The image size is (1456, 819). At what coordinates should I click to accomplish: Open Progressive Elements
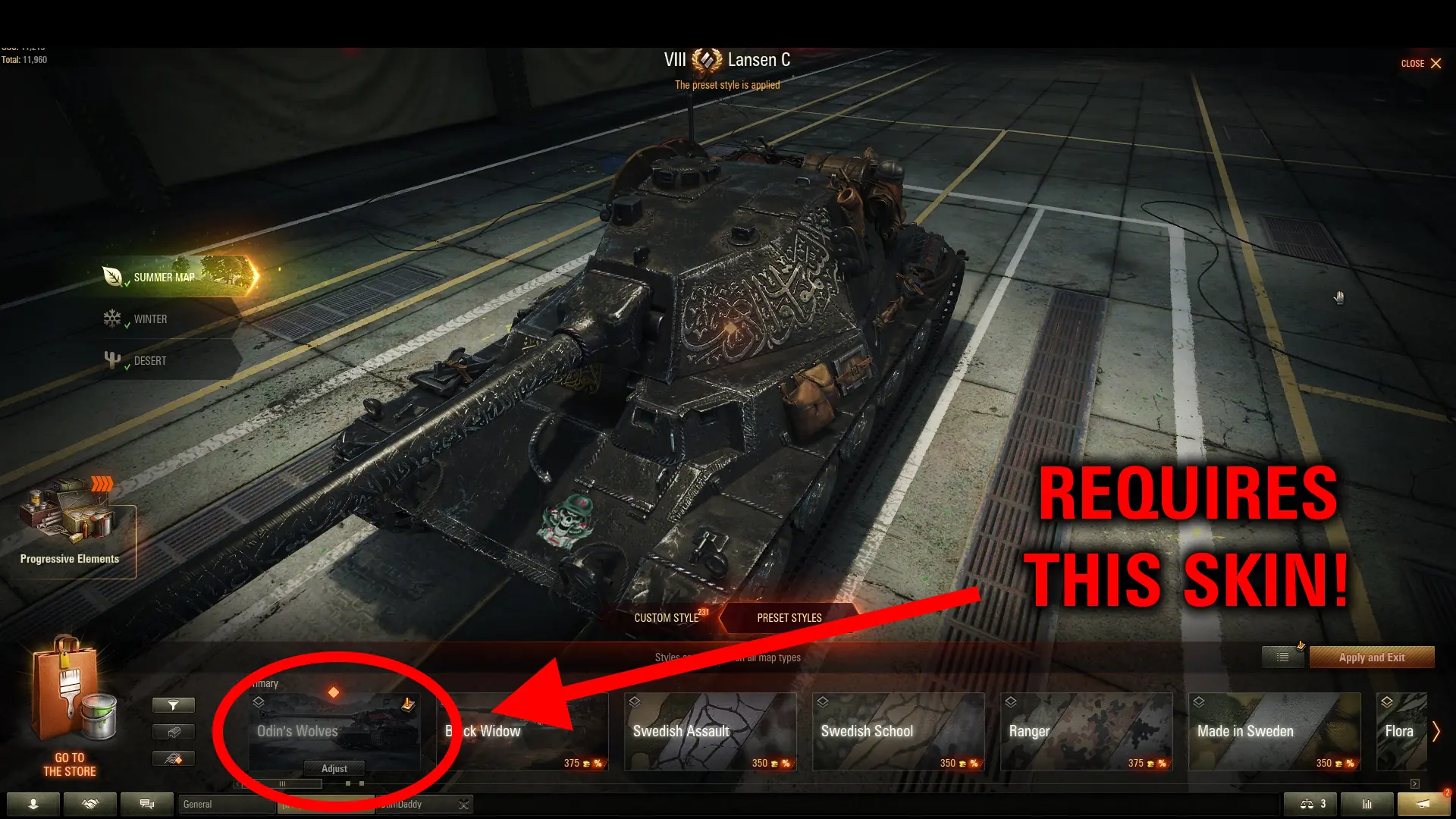[x=70, y=531]
